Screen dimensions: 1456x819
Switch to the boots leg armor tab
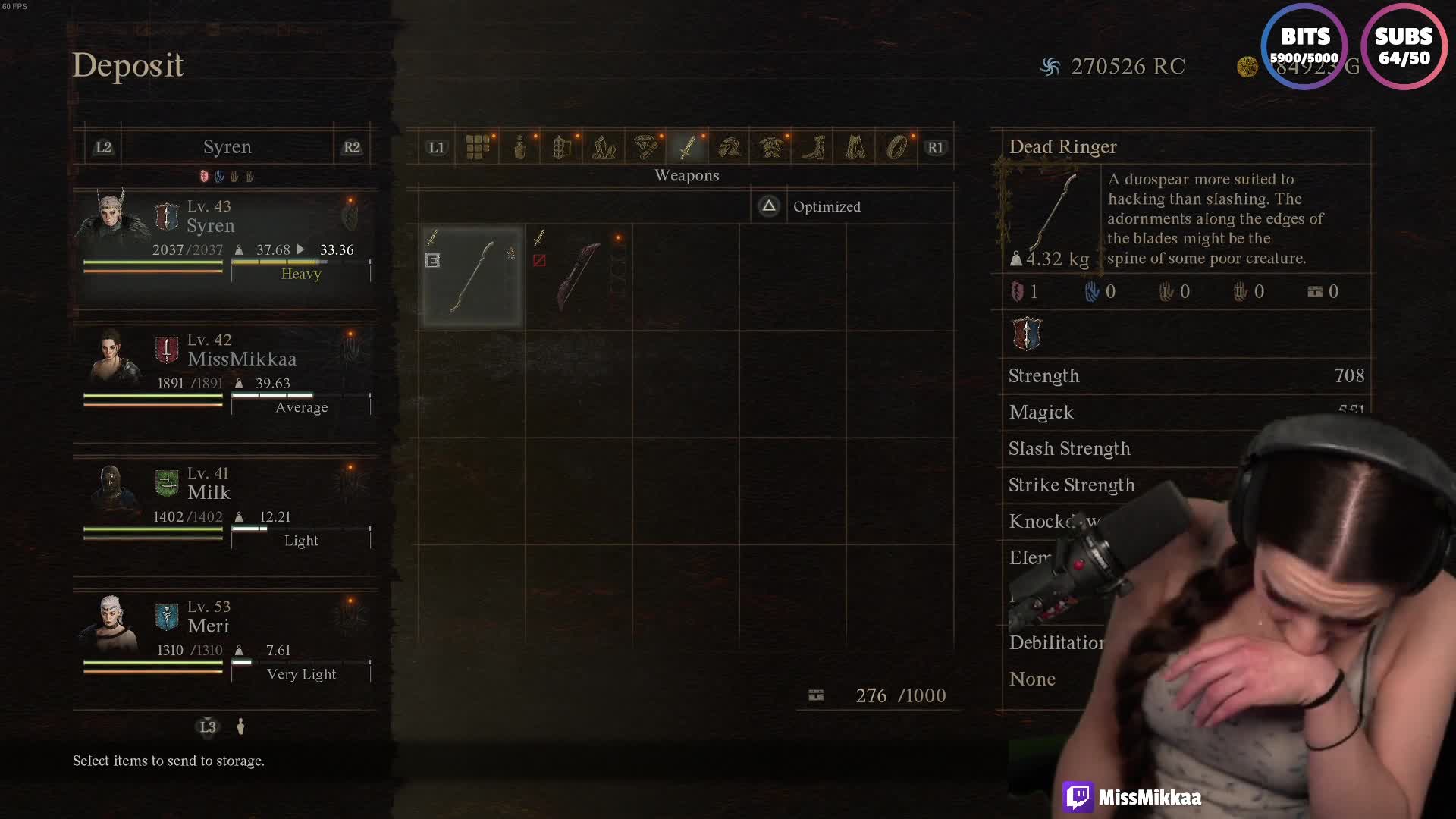[814, 147]
